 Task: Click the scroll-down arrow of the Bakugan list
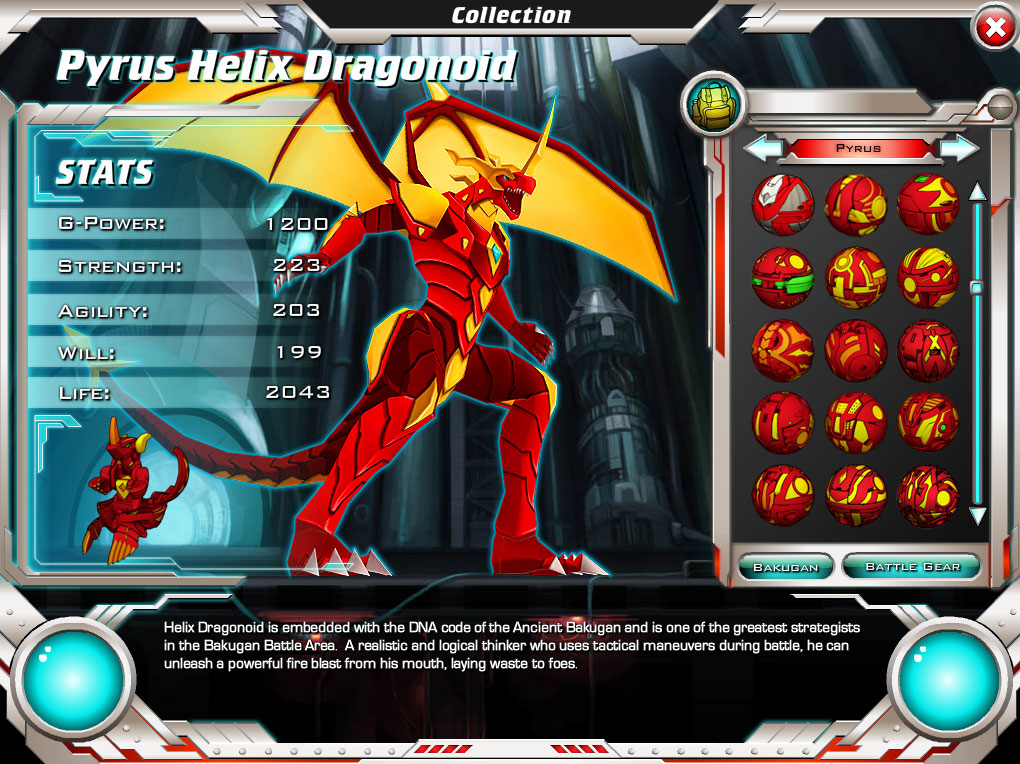click(x=977, y=517)
